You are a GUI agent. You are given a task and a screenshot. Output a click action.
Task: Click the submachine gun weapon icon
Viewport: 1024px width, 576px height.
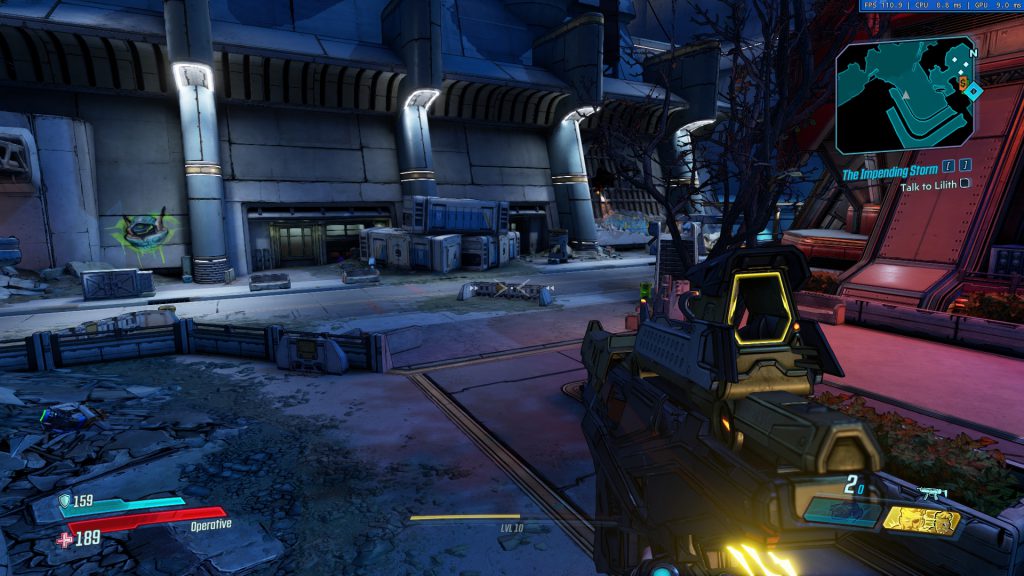(933, 492)
